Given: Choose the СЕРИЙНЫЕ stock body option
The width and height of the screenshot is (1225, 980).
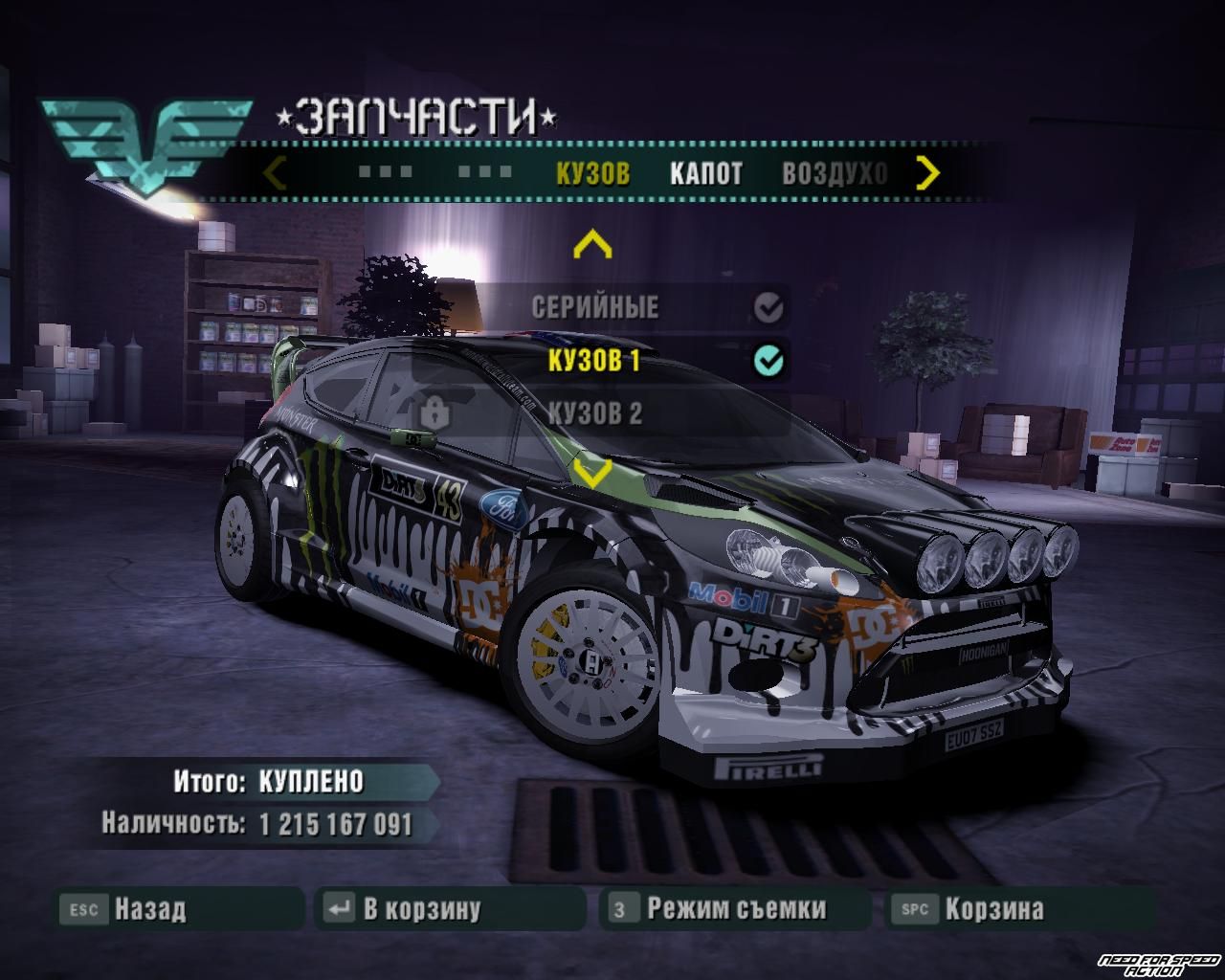Looking at the screenshot, I should click(595, 307).
